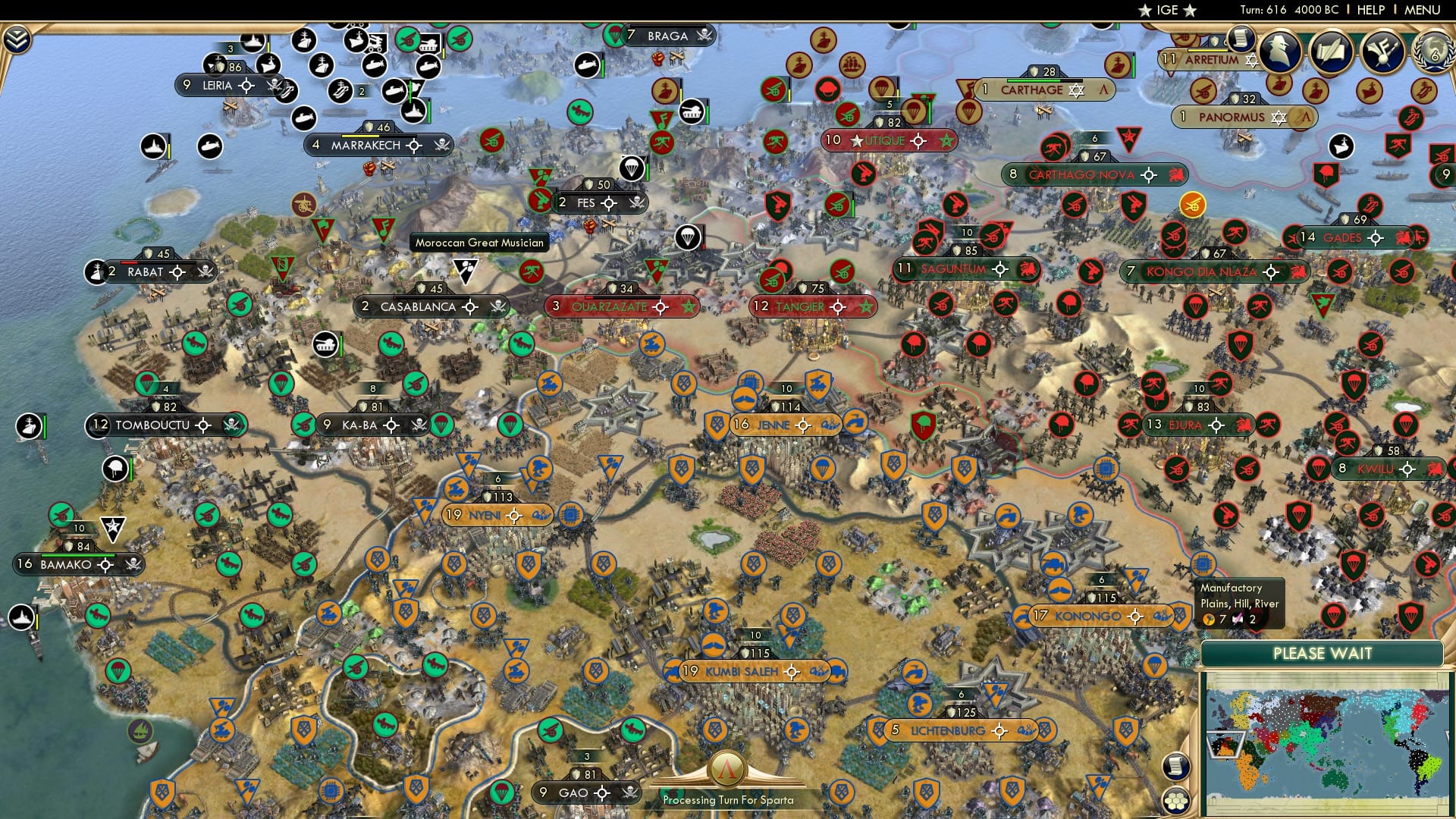View the notification log scroll beside the minimap
The height and width of the screenshot is (819, 1456).
pyautogui.click(x=1176, y=767)
